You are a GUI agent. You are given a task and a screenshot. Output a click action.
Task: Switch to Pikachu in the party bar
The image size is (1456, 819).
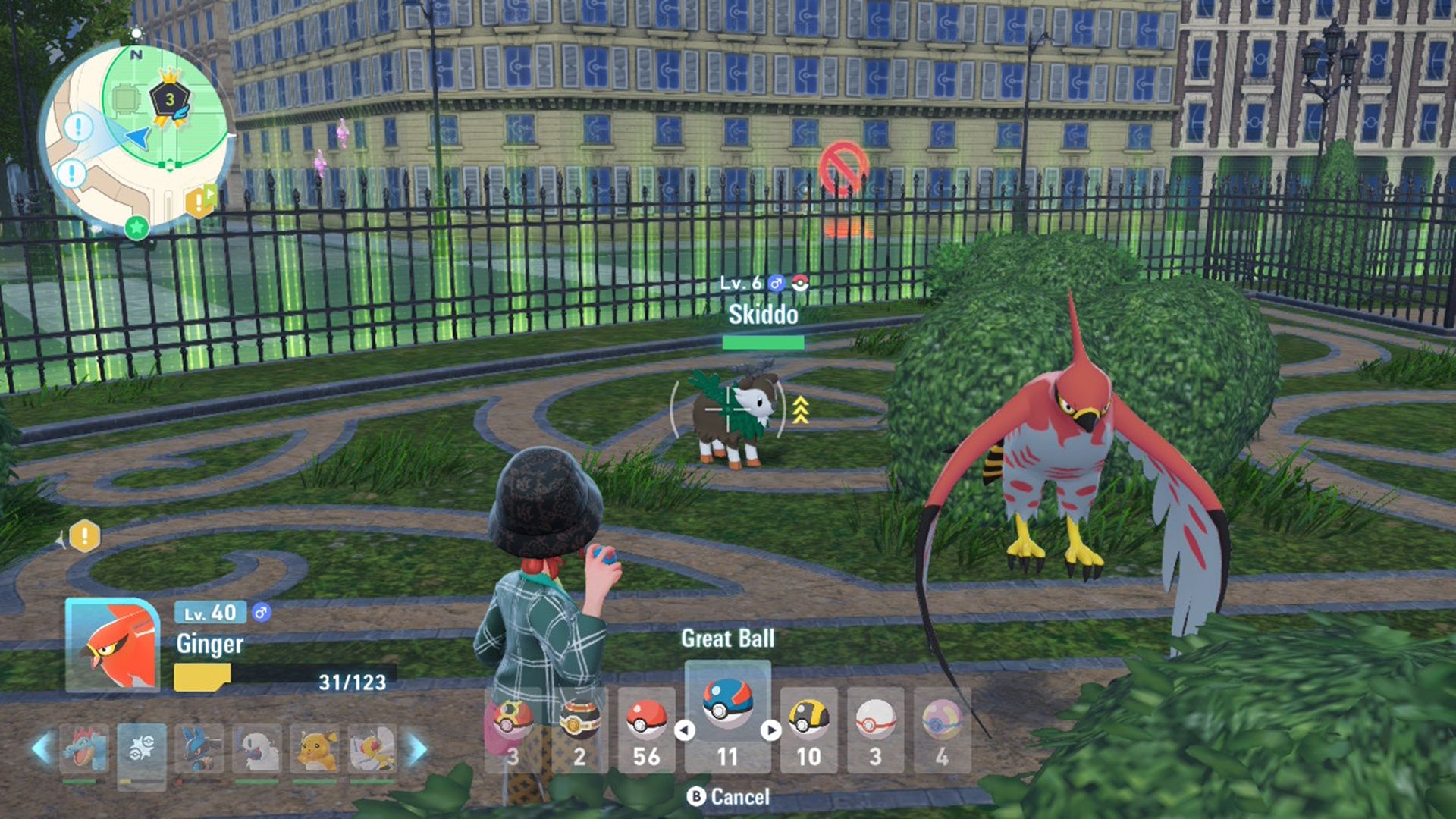pyautogui.click(x=315, y=750)
